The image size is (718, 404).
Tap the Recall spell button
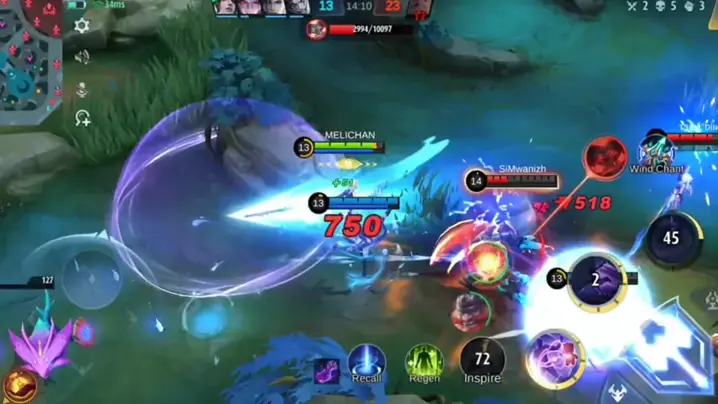(367, 360)
